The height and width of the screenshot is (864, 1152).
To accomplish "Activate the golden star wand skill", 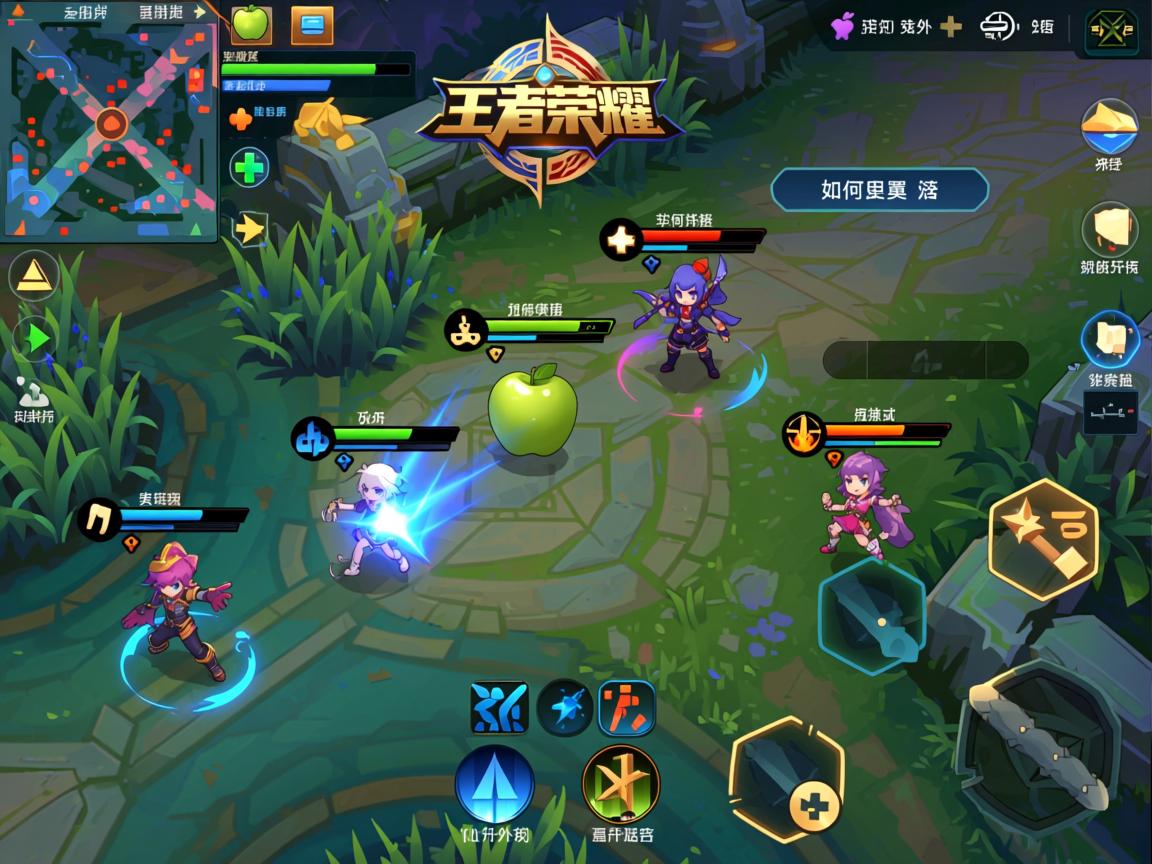I will [1043, 538].
